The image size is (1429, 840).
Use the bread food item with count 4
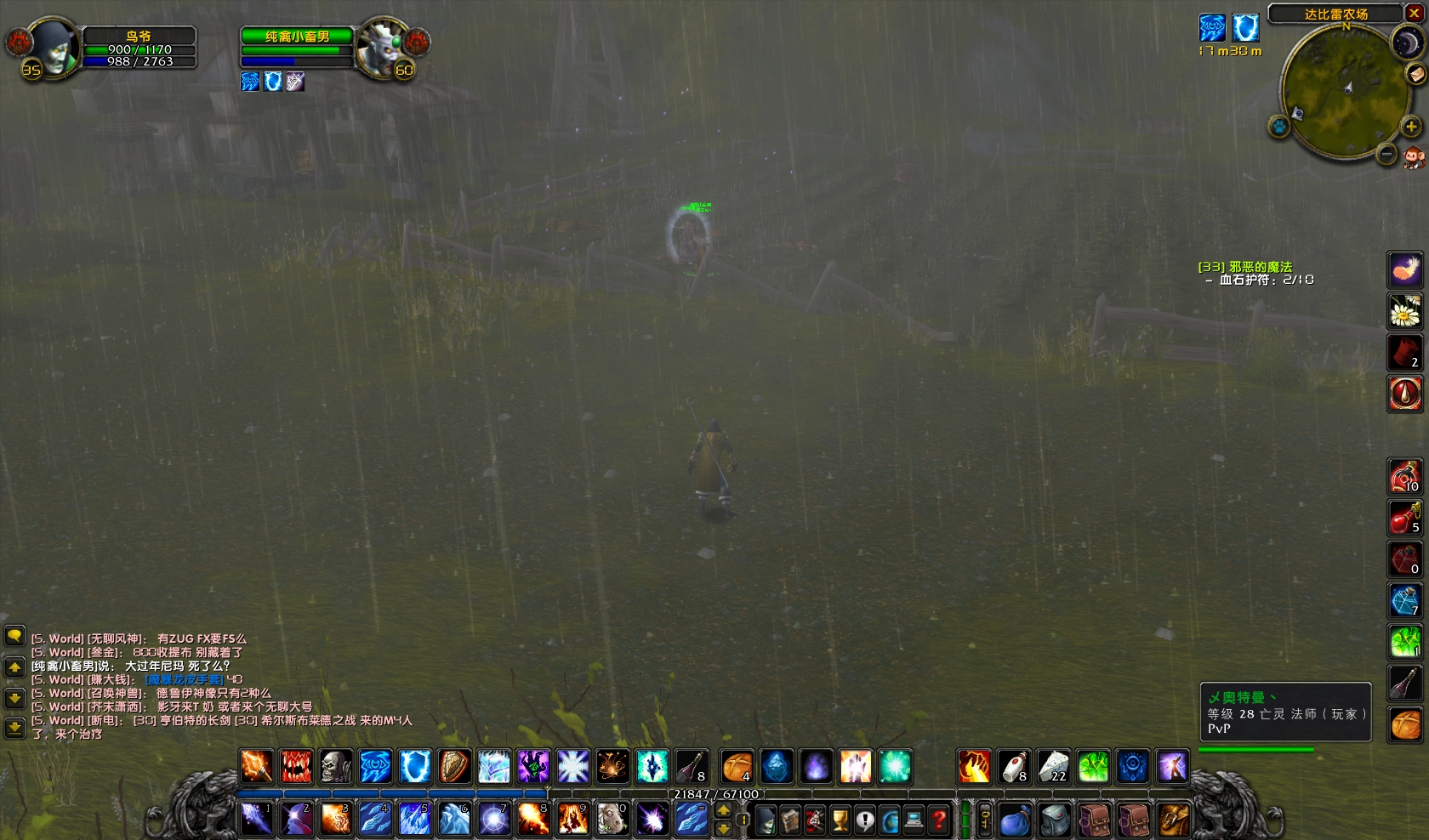pyautogui.click(x=737, y=767)
